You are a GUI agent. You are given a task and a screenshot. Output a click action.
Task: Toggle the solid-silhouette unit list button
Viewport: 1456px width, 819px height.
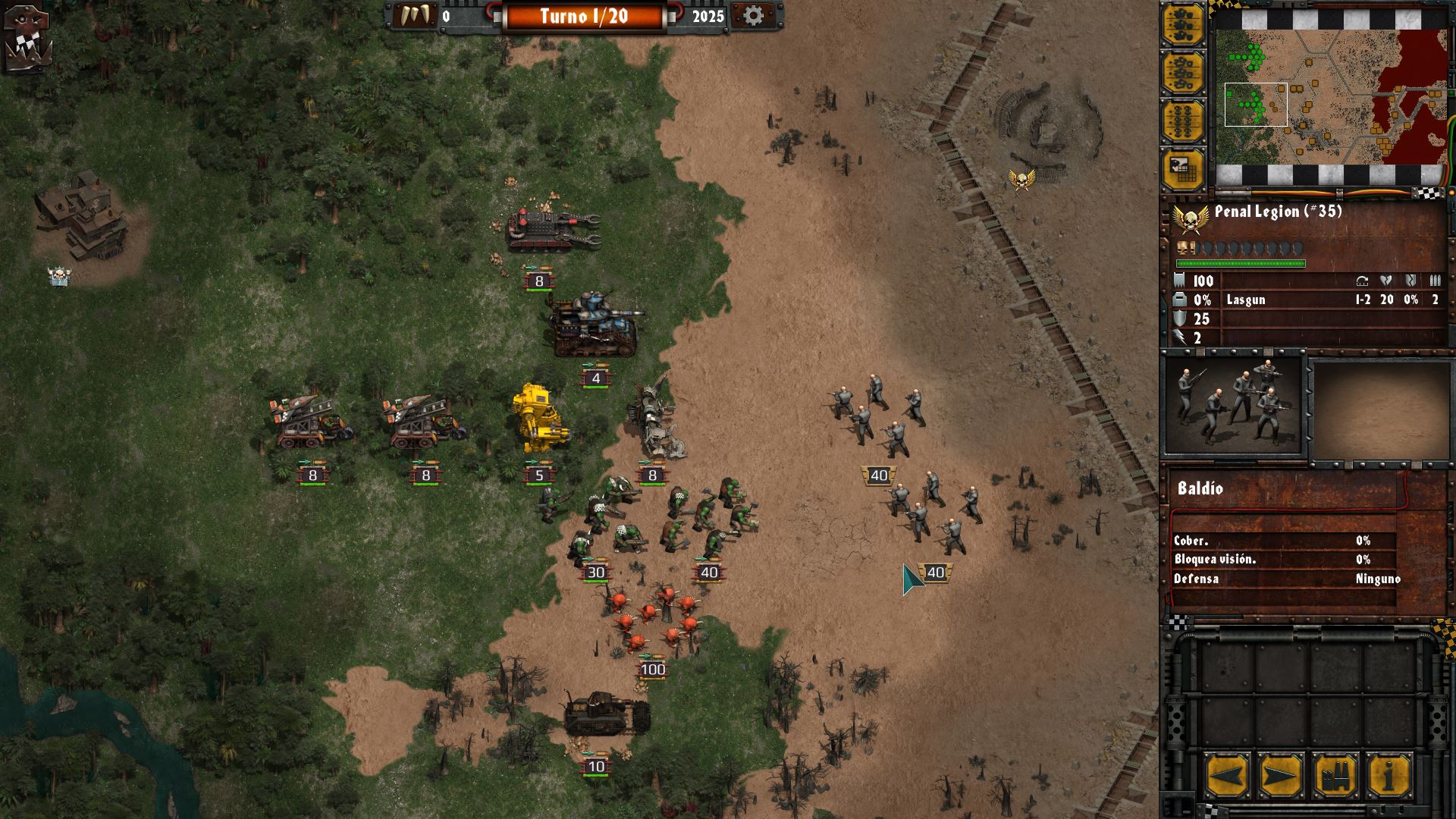pos(1183,25)
